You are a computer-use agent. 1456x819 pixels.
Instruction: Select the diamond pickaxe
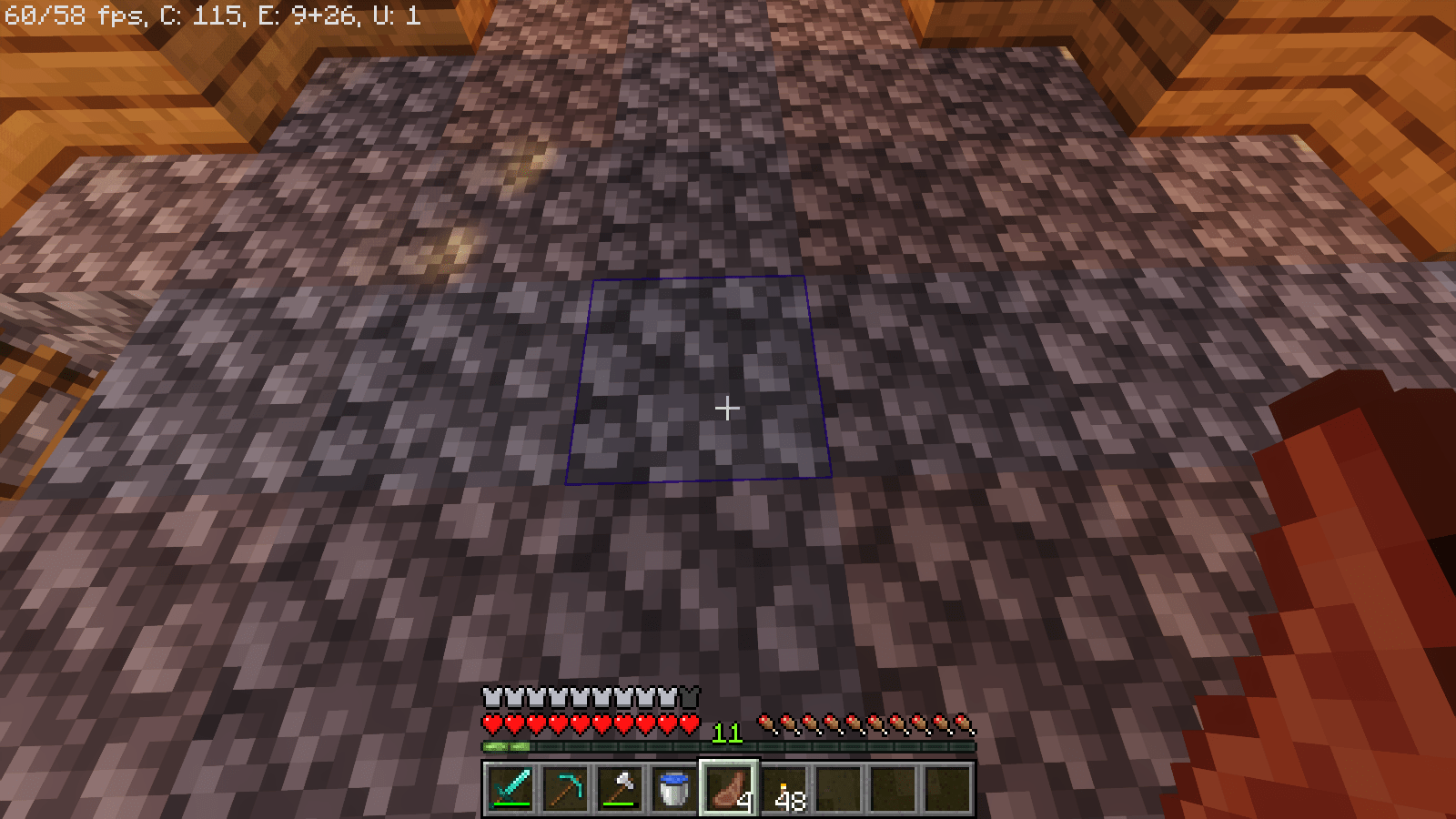[x=563, y=790]
